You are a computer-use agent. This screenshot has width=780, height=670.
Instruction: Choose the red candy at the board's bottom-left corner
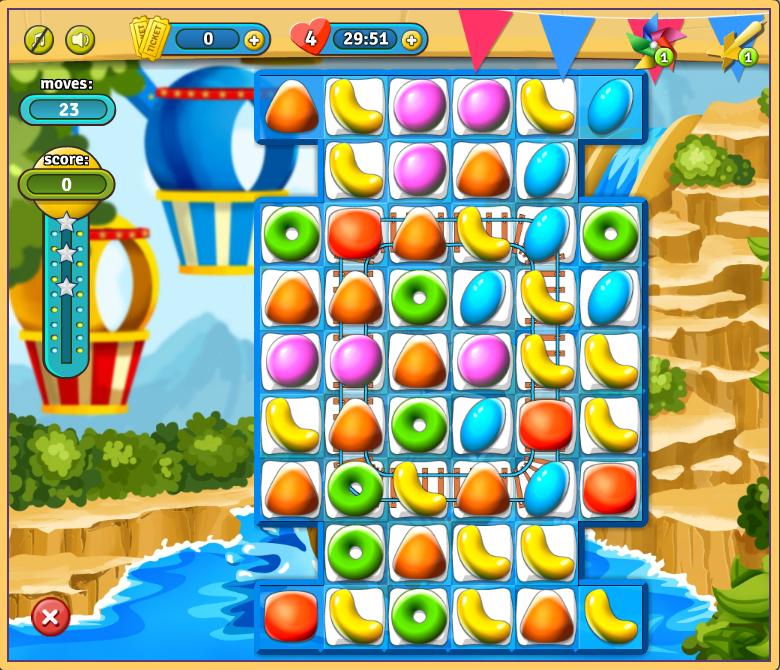point(291,615)
